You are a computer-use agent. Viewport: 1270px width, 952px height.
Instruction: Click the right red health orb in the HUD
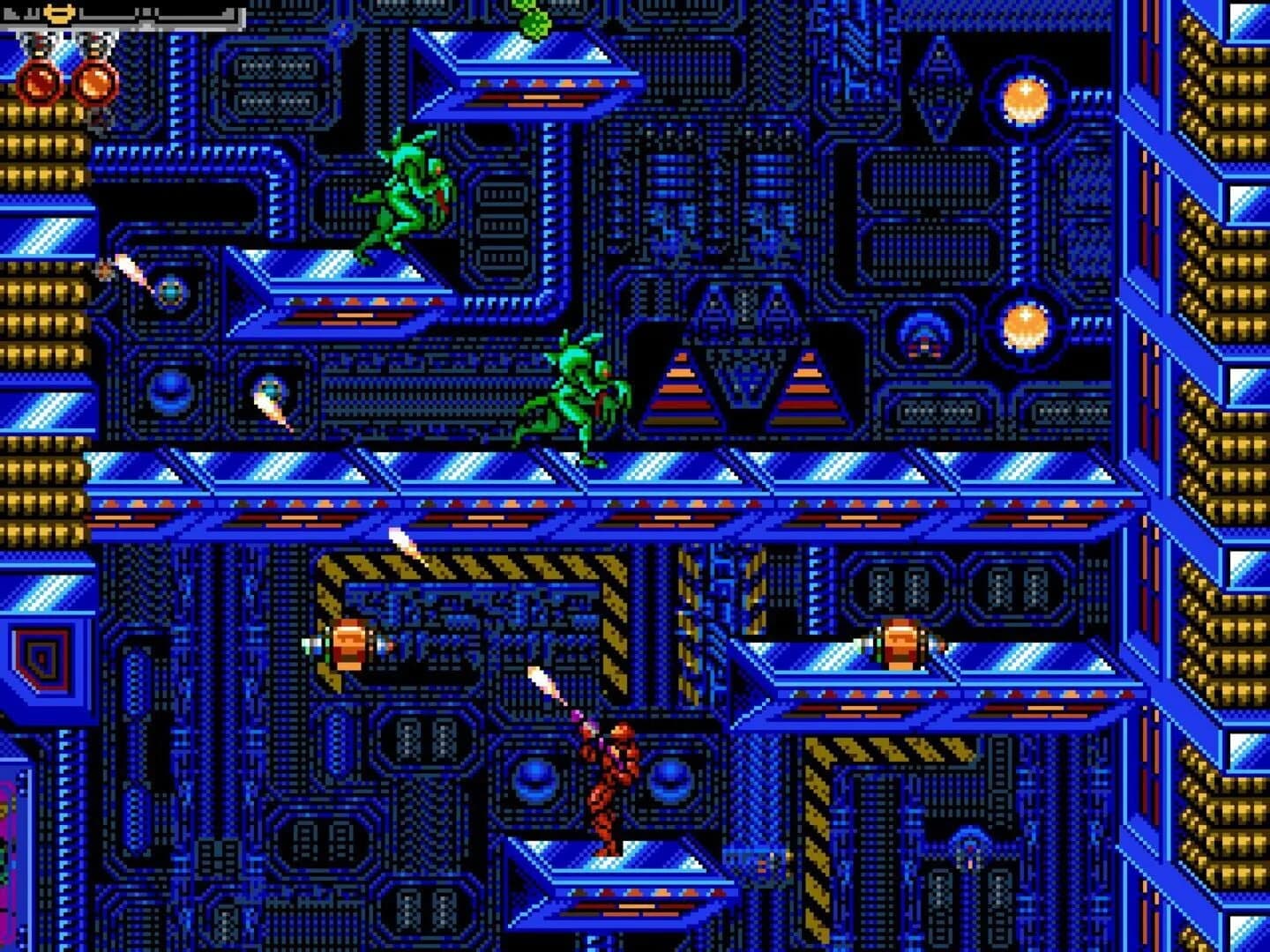pyautogui.click(x=93, y=84)
